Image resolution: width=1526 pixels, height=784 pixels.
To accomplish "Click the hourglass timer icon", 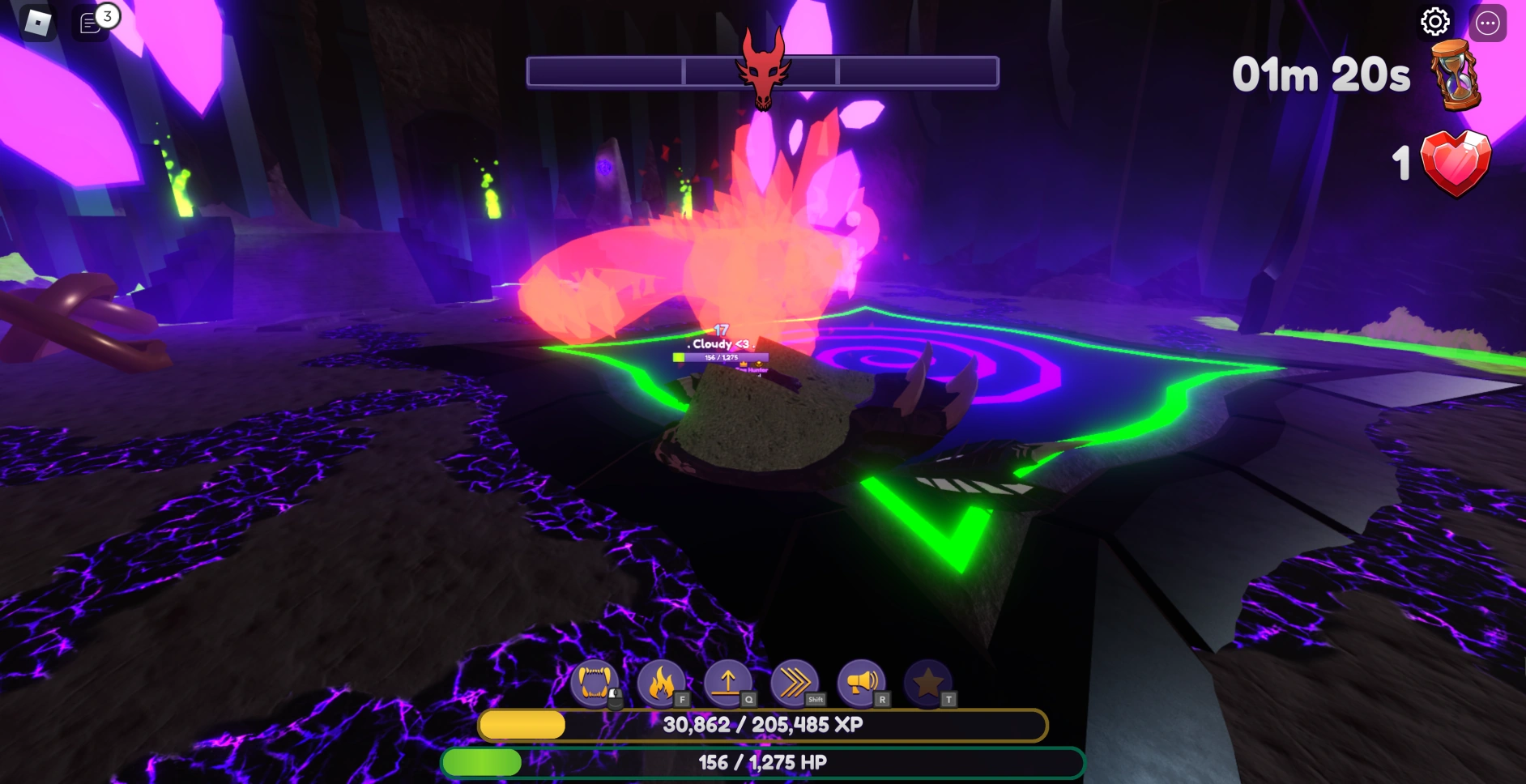I will pyautogui.click(x=1456, y=76).
